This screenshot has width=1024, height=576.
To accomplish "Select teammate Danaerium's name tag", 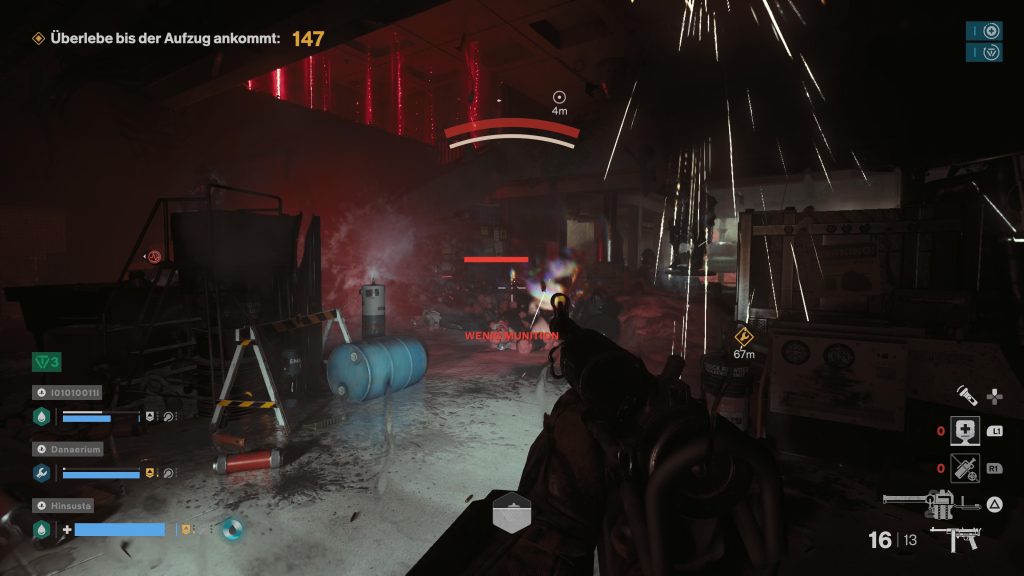I will pyautogui.click(x=73, y=449).
